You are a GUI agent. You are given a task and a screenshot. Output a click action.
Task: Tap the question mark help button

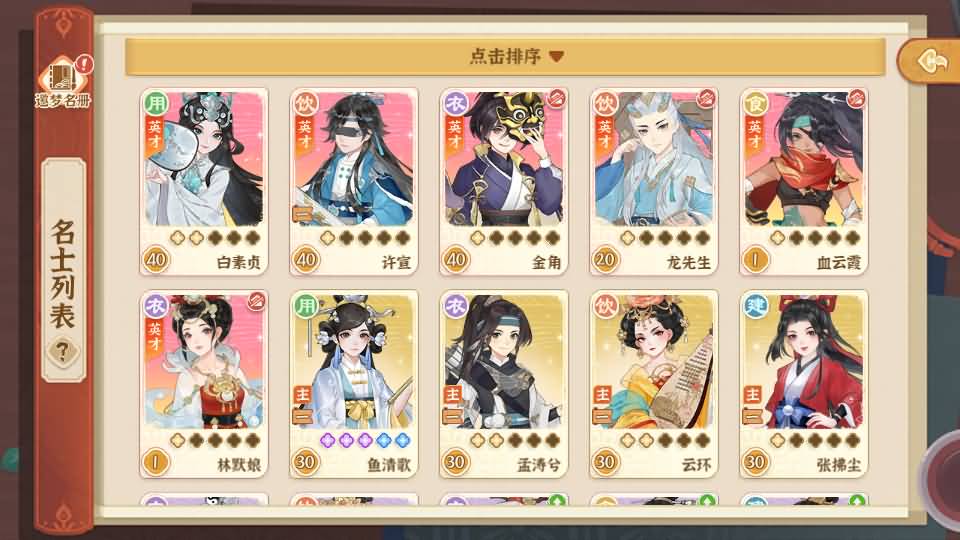tap(63, 350)
